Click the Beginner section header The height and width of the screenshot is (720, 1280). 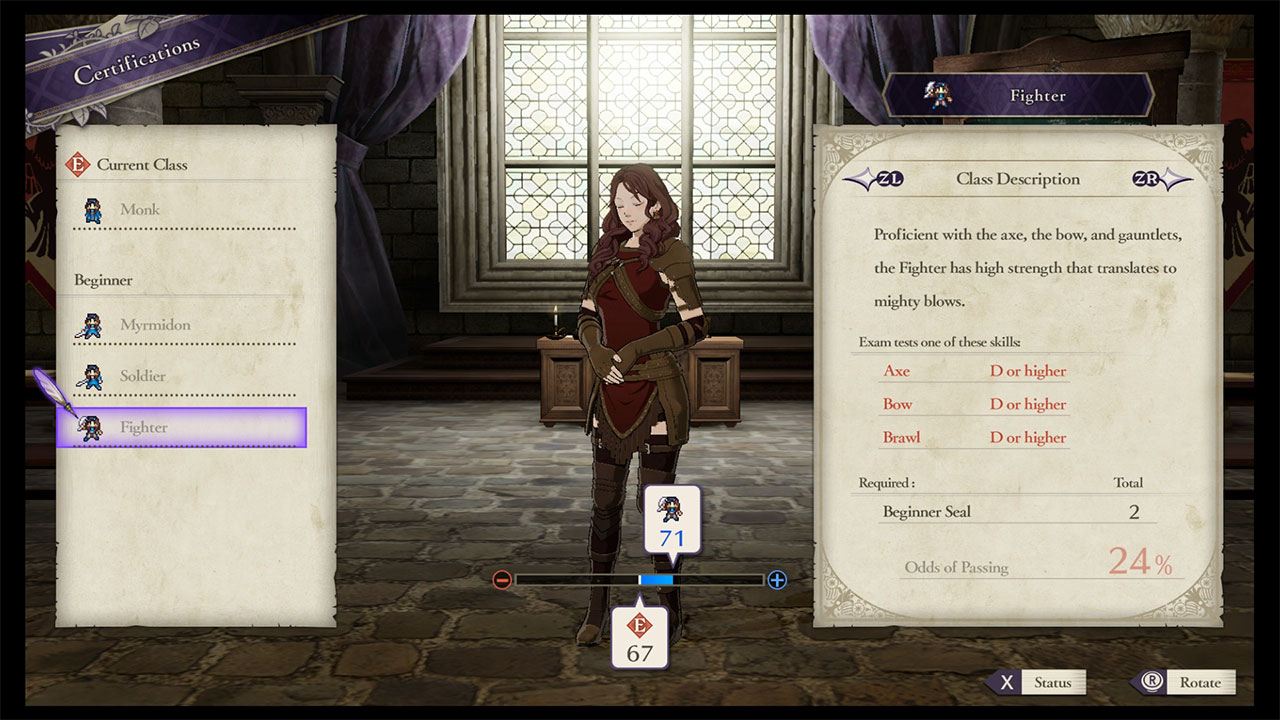tap(103, 280)
